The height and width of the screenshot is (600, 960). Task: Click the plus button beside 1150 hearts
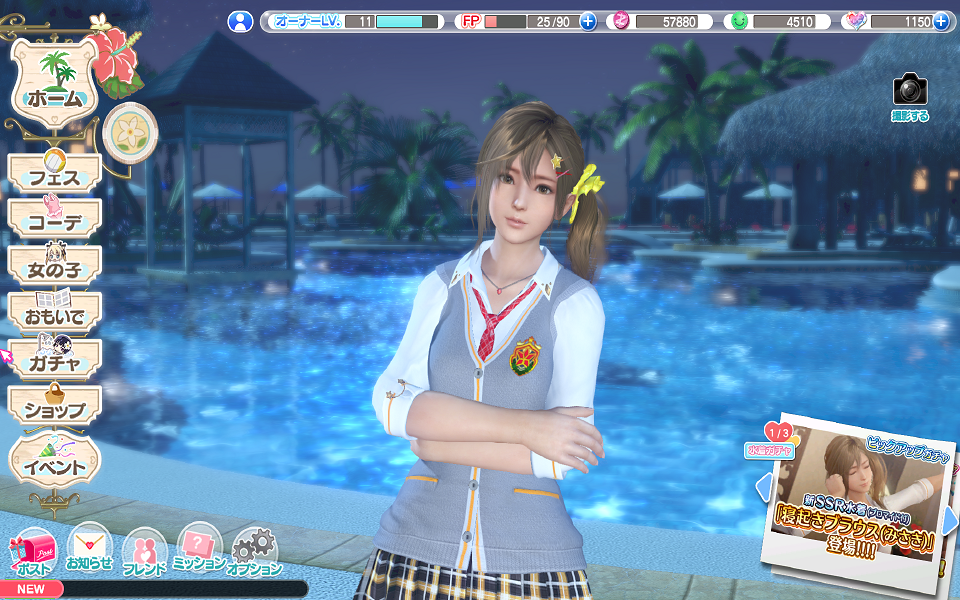[x=940, y=21]
